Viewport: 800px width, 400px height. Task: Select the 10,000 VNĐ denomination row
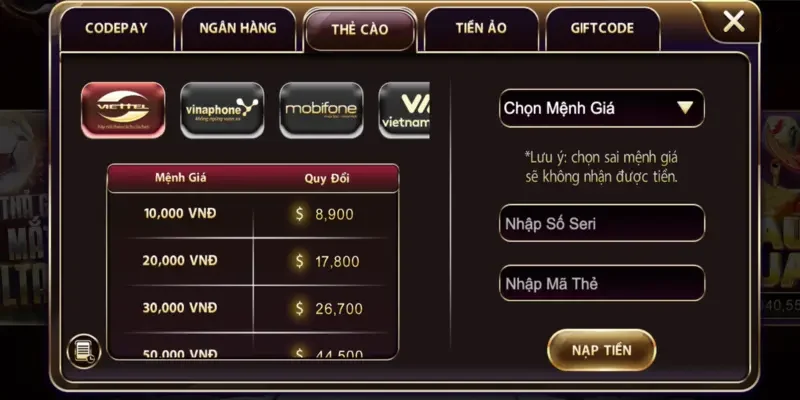252,214
